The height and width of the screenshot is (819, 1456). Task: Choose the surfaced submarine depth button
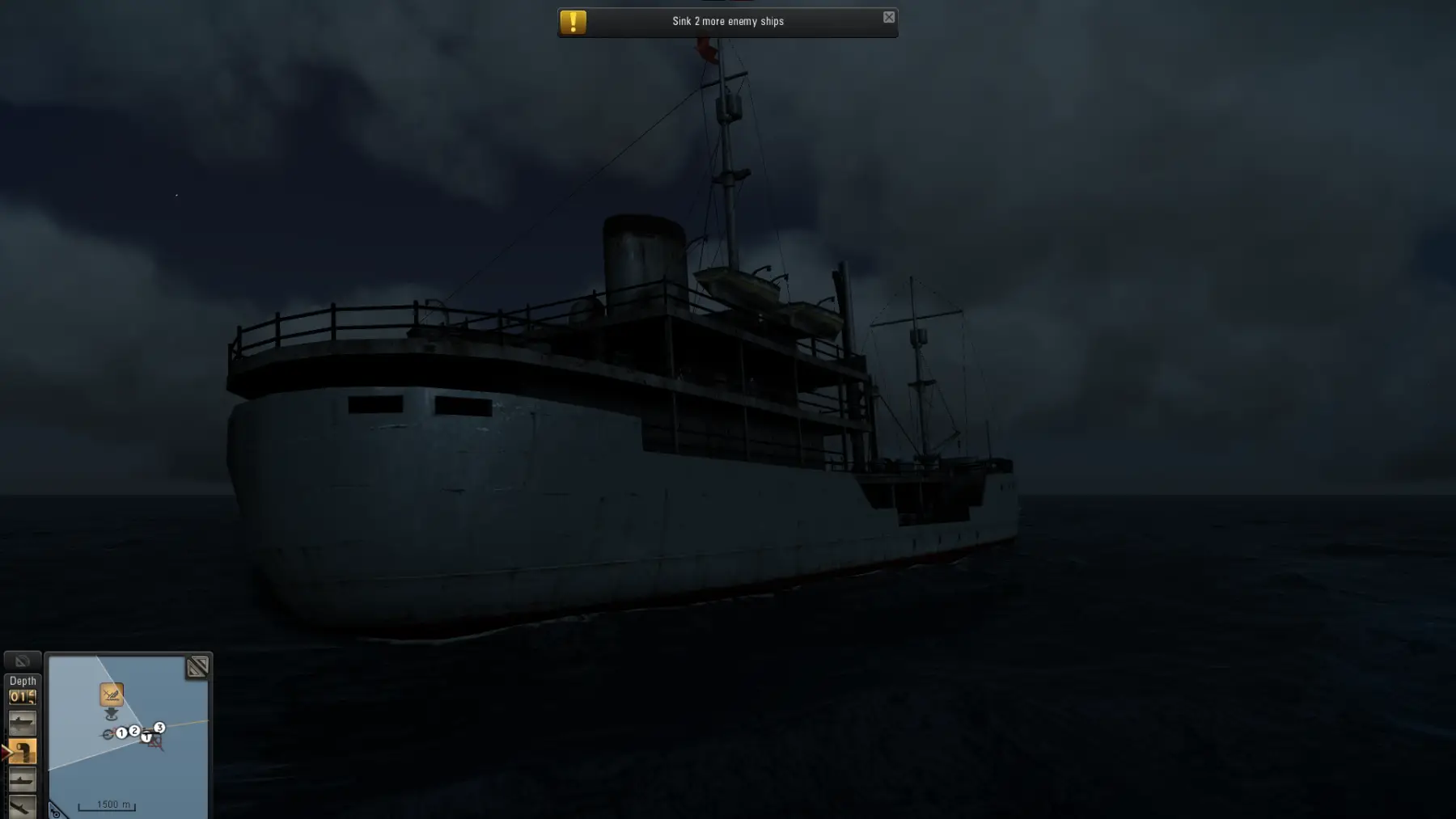pyautogui.click(x=22, y=723)
